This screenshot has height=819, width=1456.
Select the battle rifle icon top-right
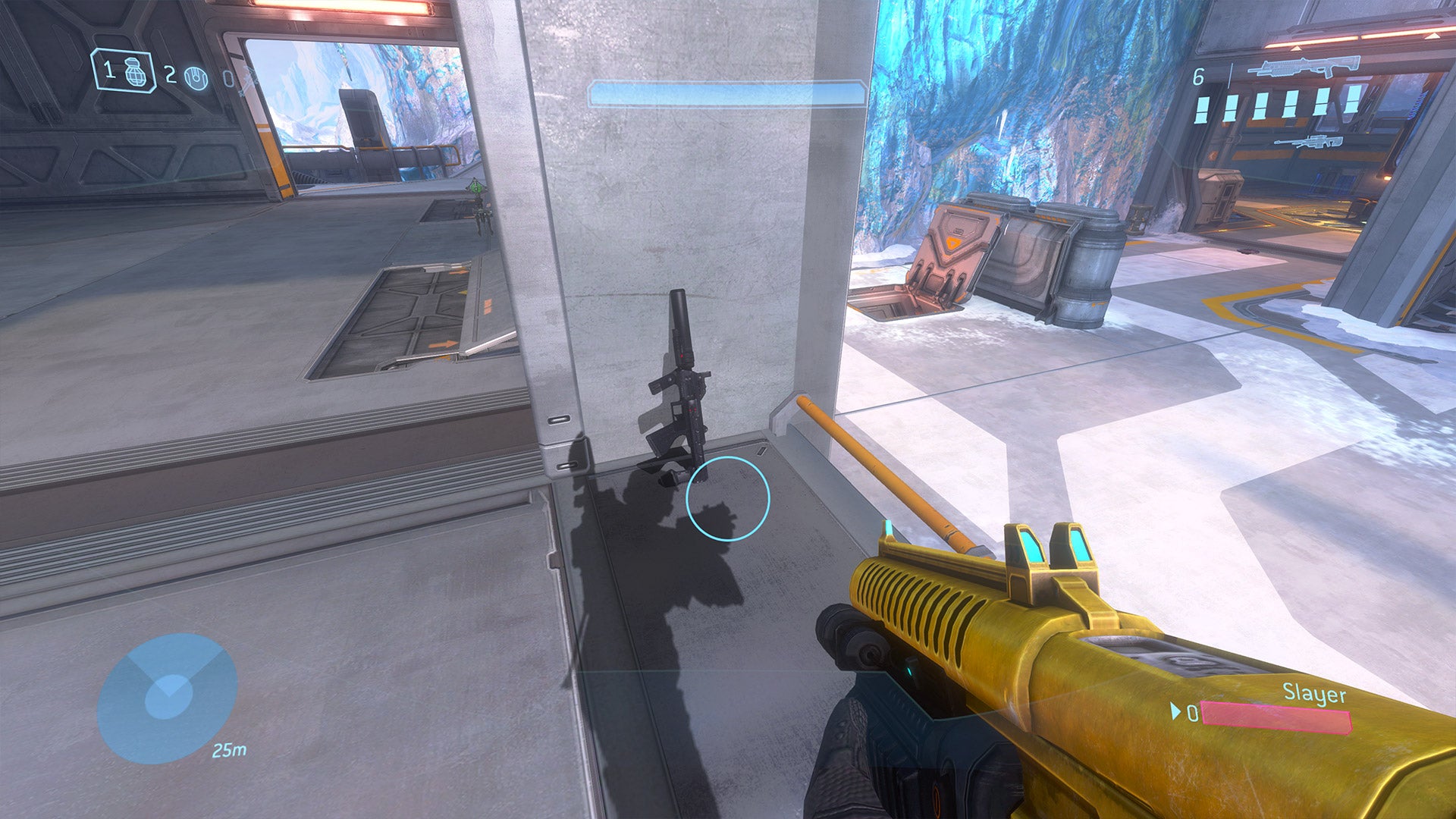[1304, 66]
